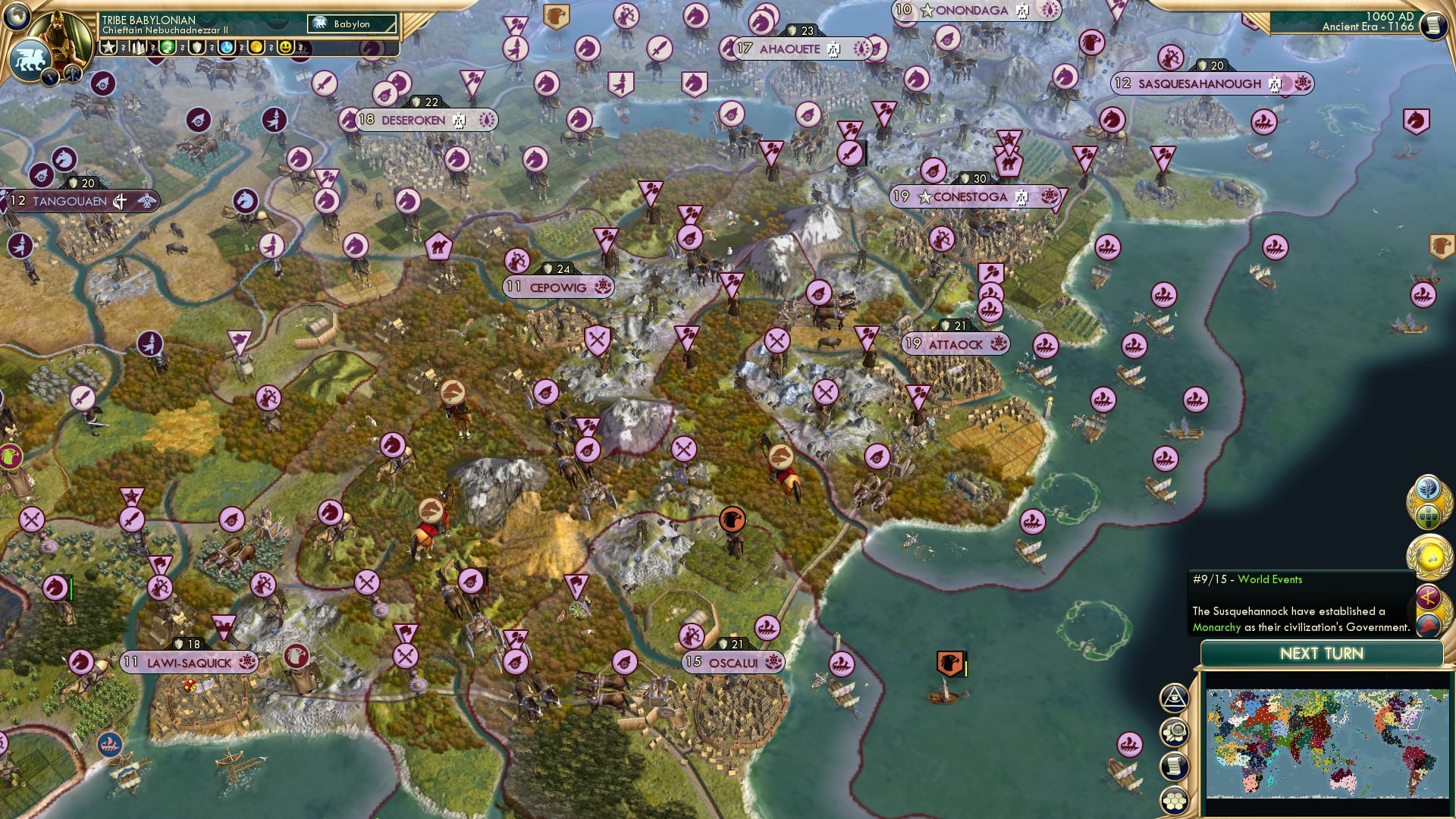The width and height of the screenshot is (1456, 819).
Task: Click the scroll button beside the minimap
Action: click(x=1174, y=766)
